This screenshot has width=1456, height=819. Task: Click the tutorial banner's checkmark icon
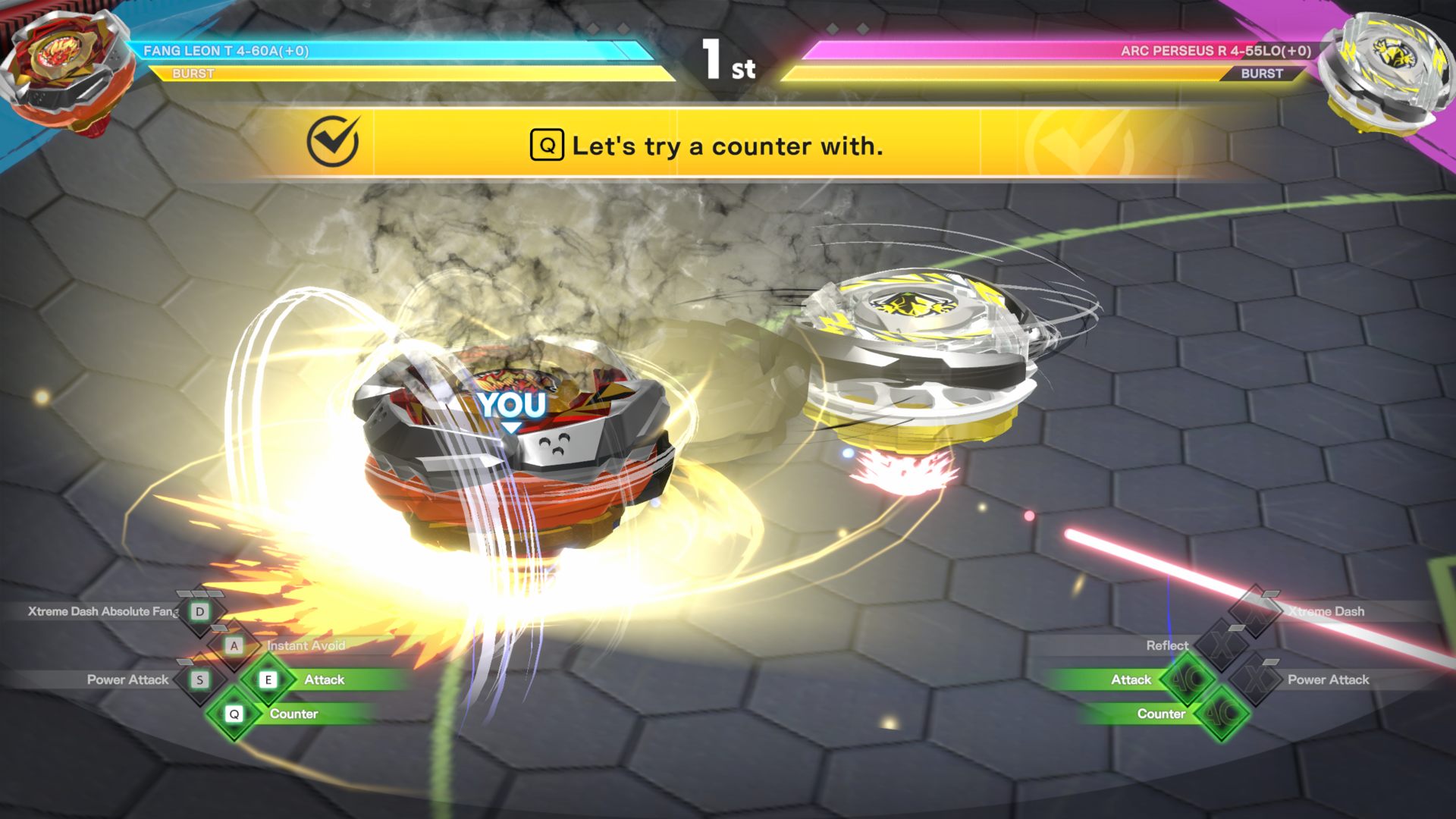(332, 142)
